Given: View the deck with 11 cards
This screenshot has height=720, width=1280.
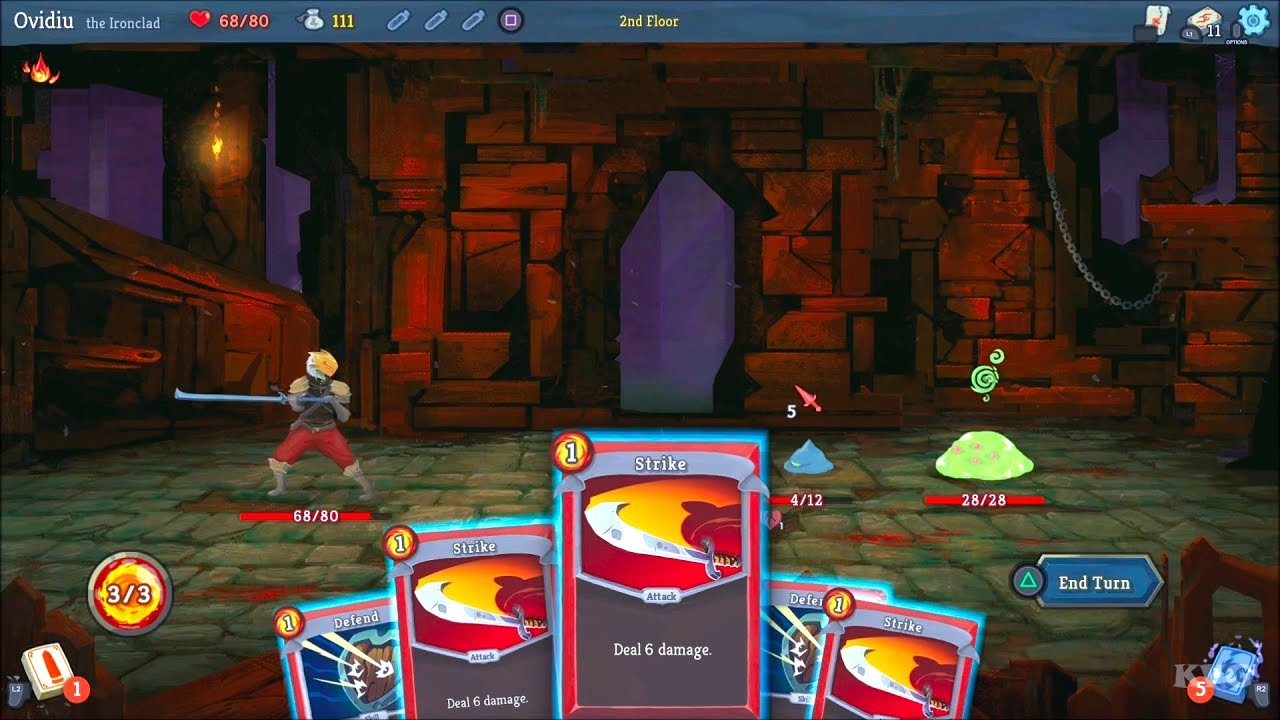Looking at the screenshot, I should coord(1204,20).
